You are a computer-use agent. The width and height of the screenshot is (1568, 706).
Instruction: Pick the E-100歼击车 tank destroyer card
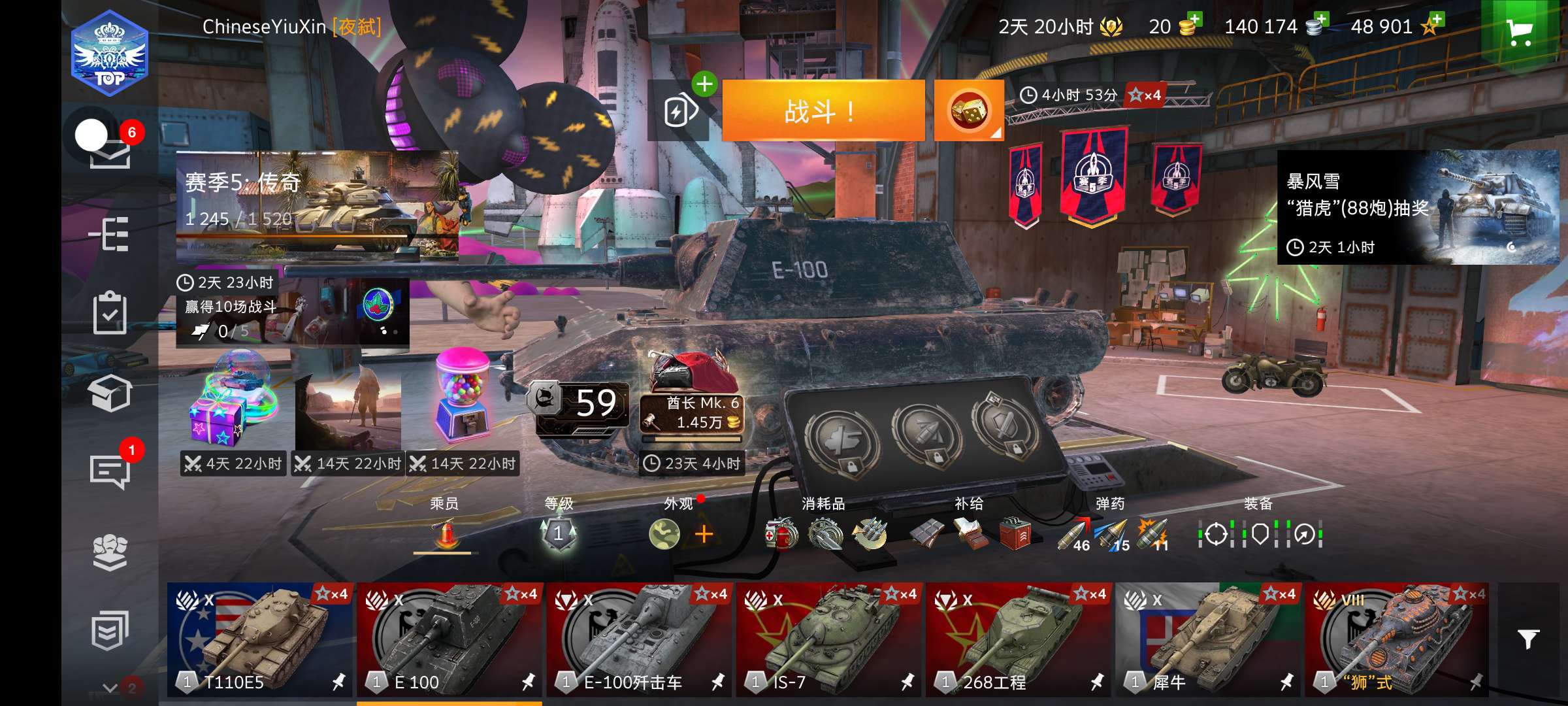[639, 639]
